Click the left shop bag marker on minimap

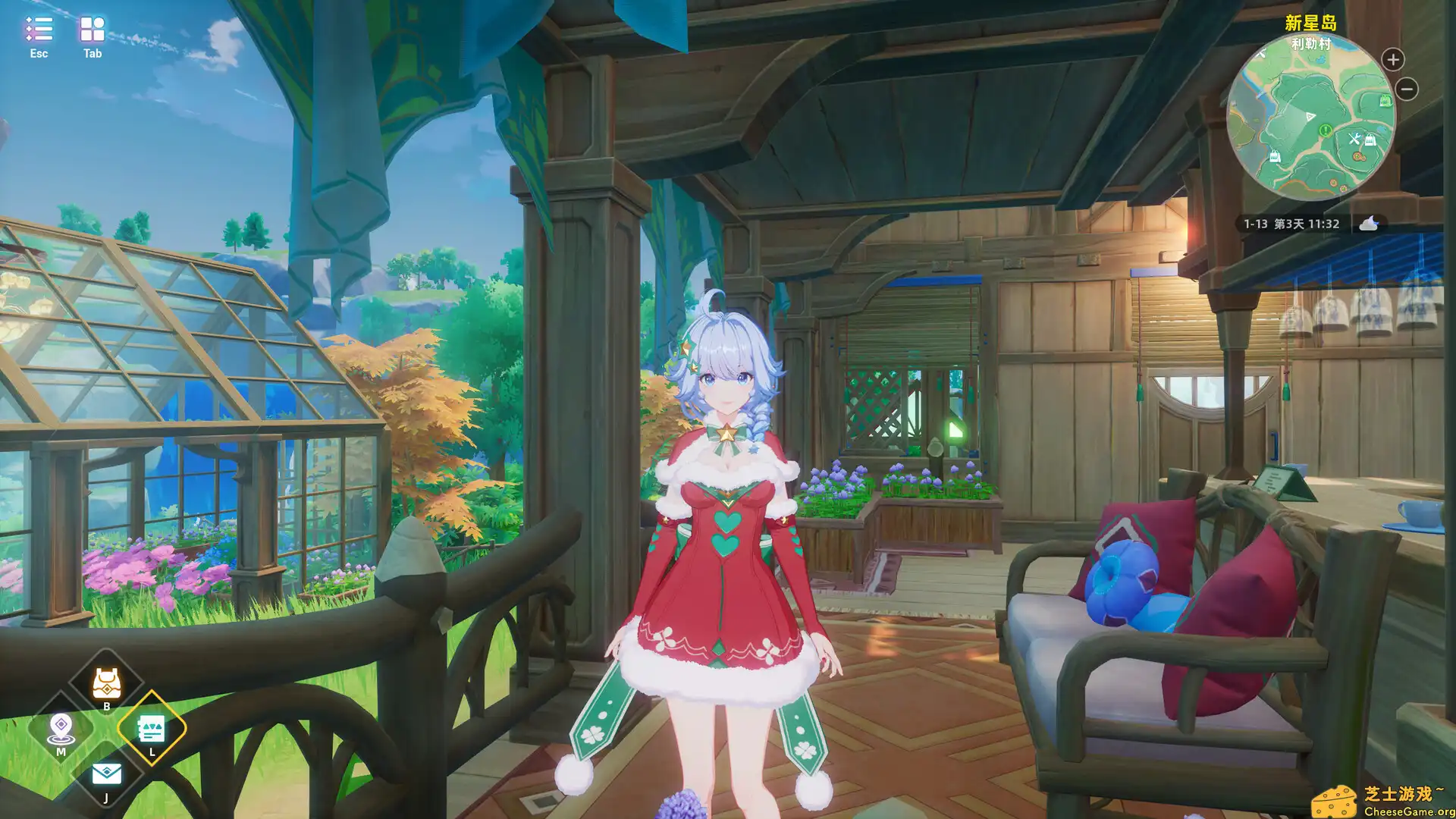[x=1275, y=156]
